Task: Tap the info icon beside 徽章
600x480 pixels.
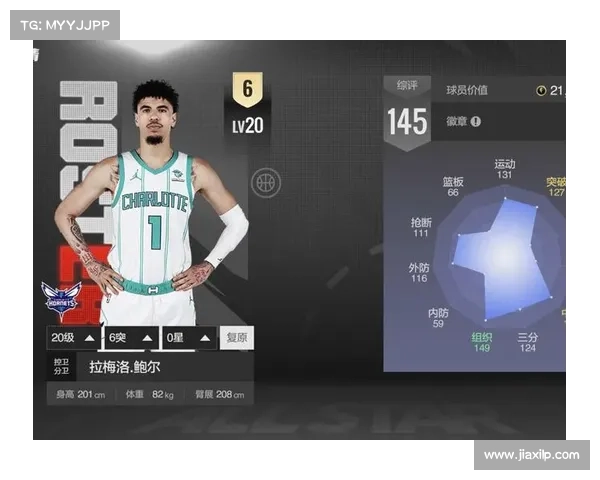Action: click(x=476, y=121)
